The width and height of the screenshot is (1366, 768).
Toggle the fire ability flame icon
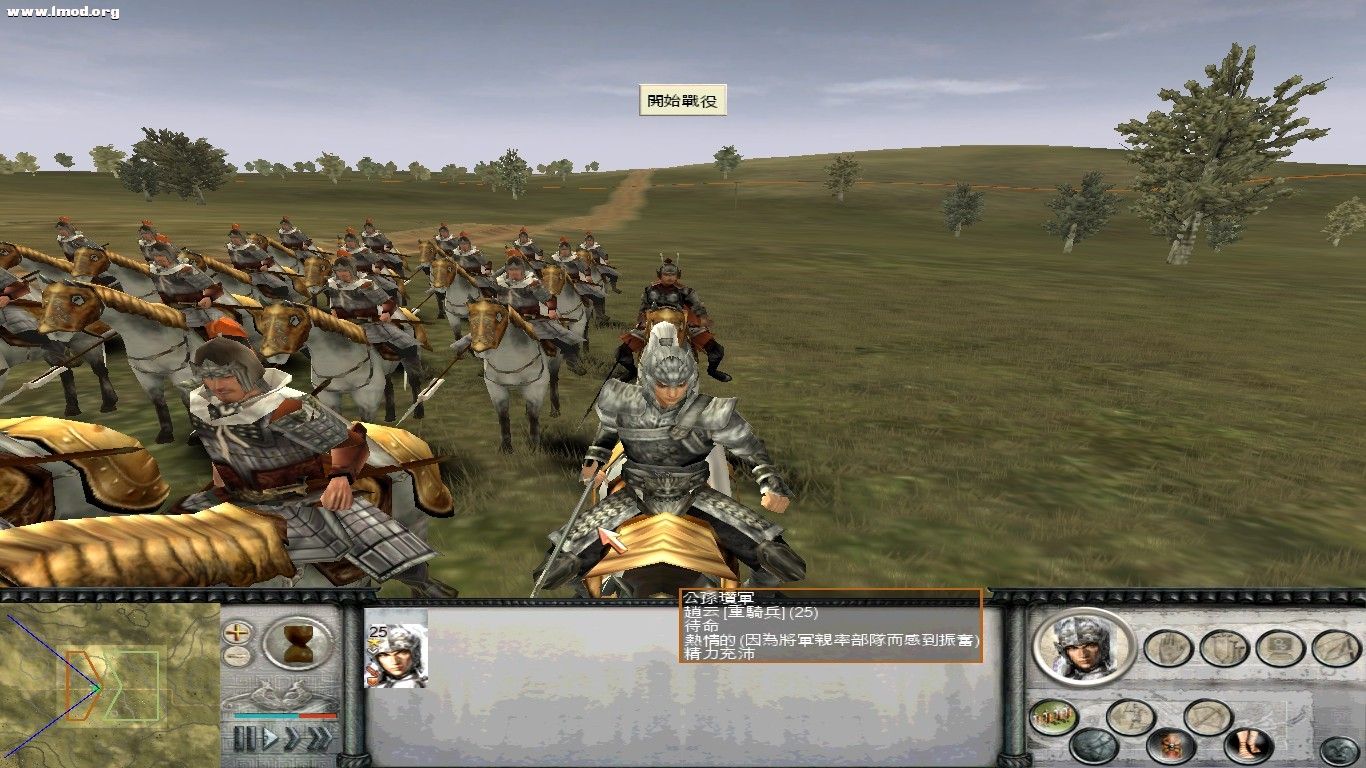[1169, 744]
